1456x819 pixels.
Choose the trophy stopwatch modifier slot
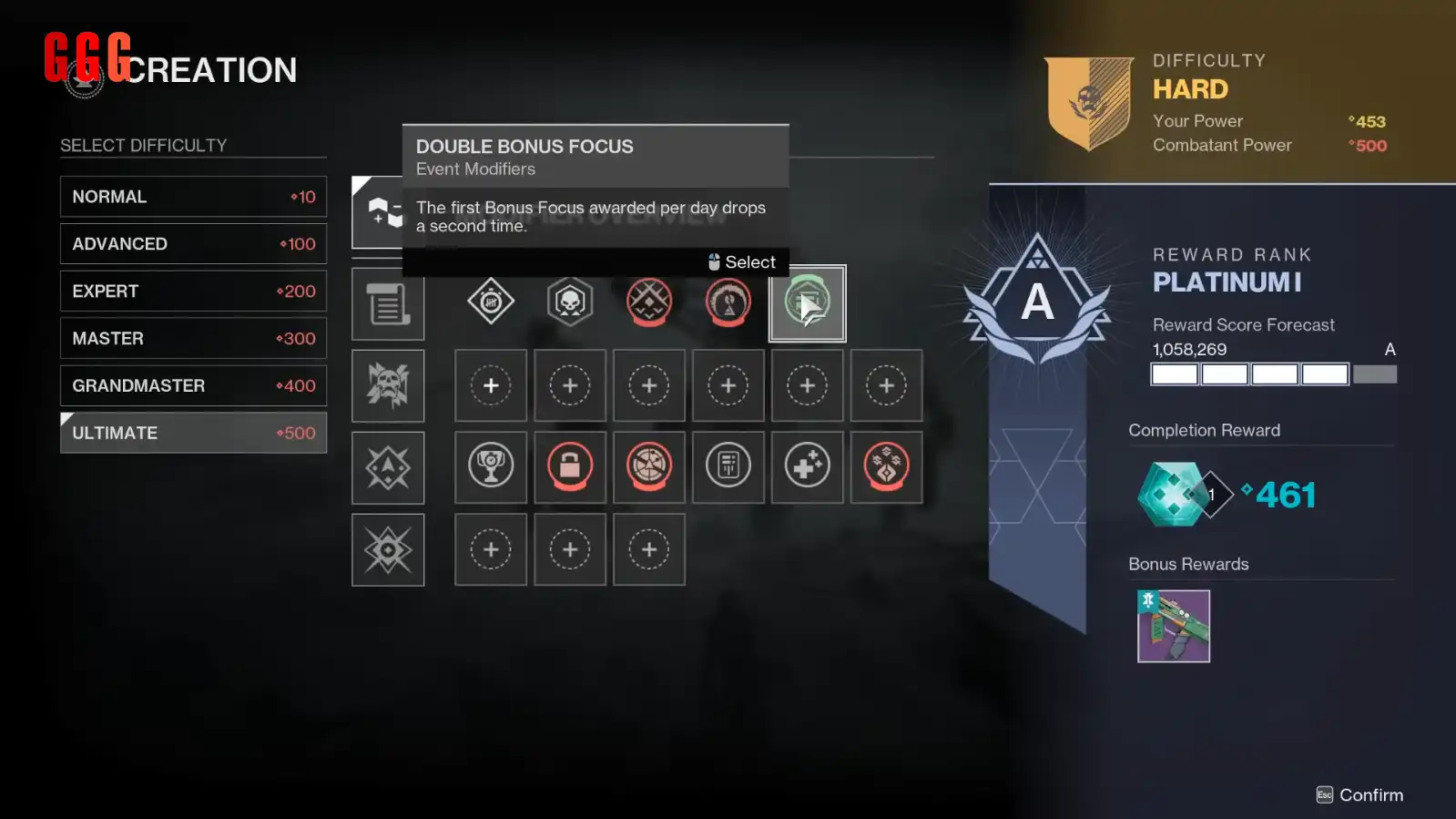point(491,467)
